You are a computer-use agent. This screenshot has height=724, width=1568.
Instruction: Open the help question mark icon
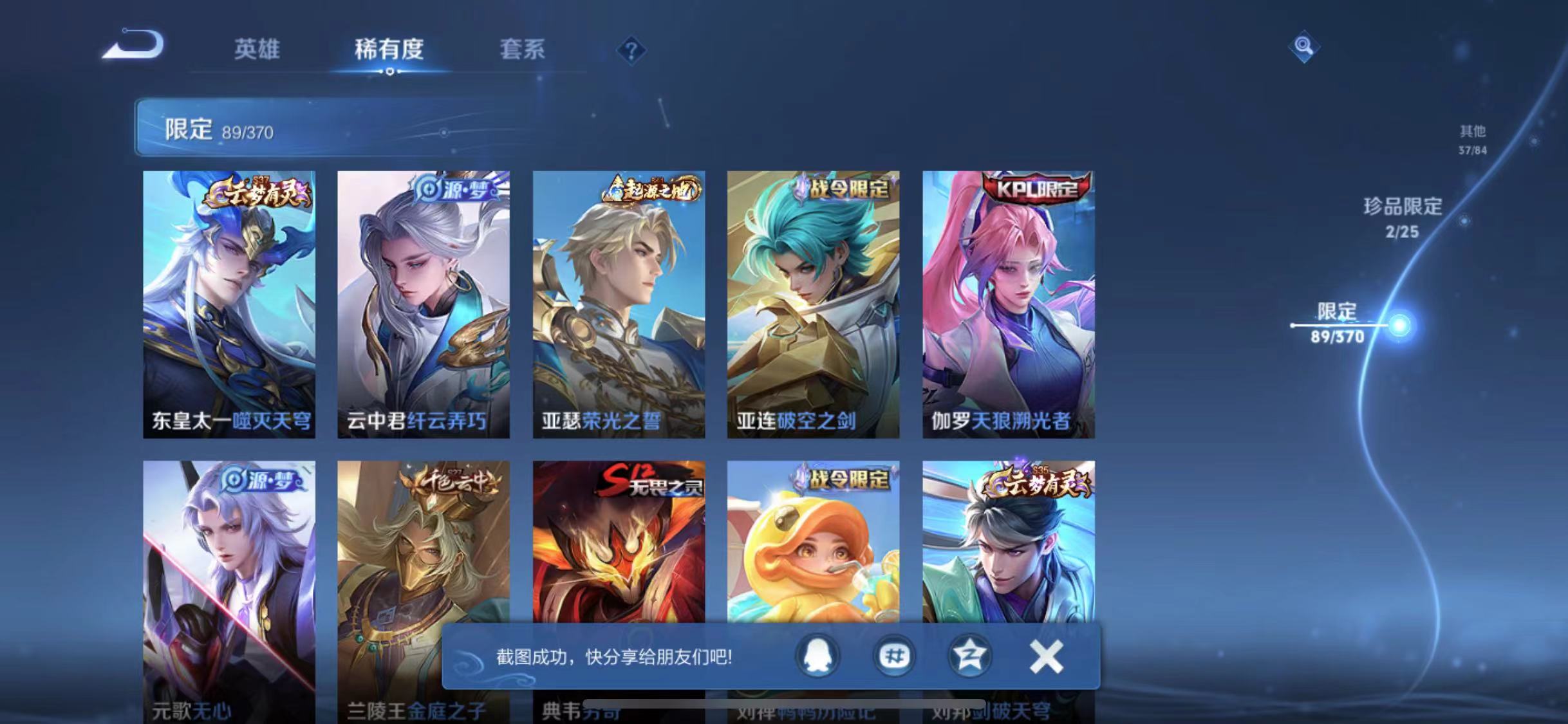(x=633, y=49)
